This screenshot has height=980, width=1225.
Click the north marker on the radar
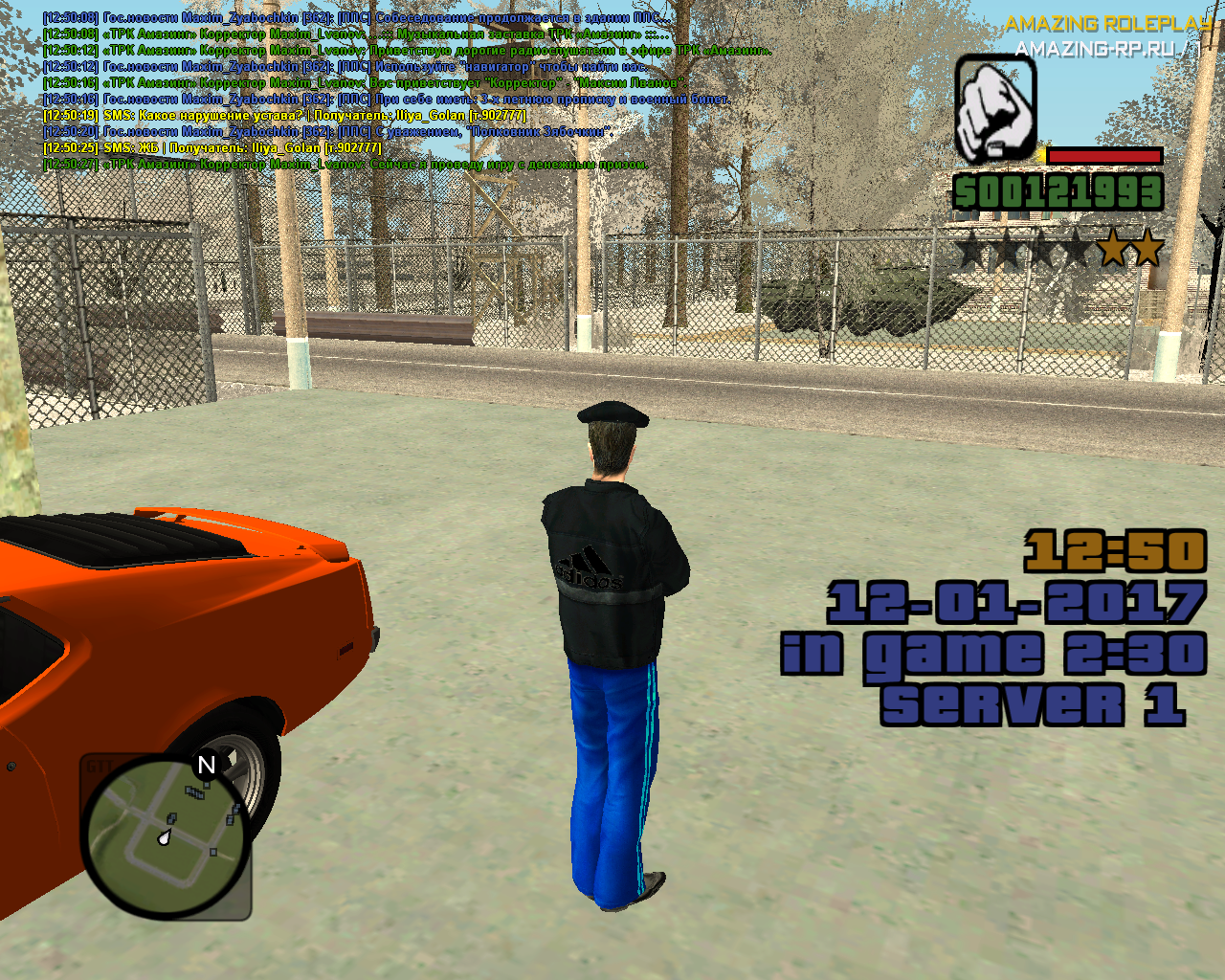click(206, 765)
